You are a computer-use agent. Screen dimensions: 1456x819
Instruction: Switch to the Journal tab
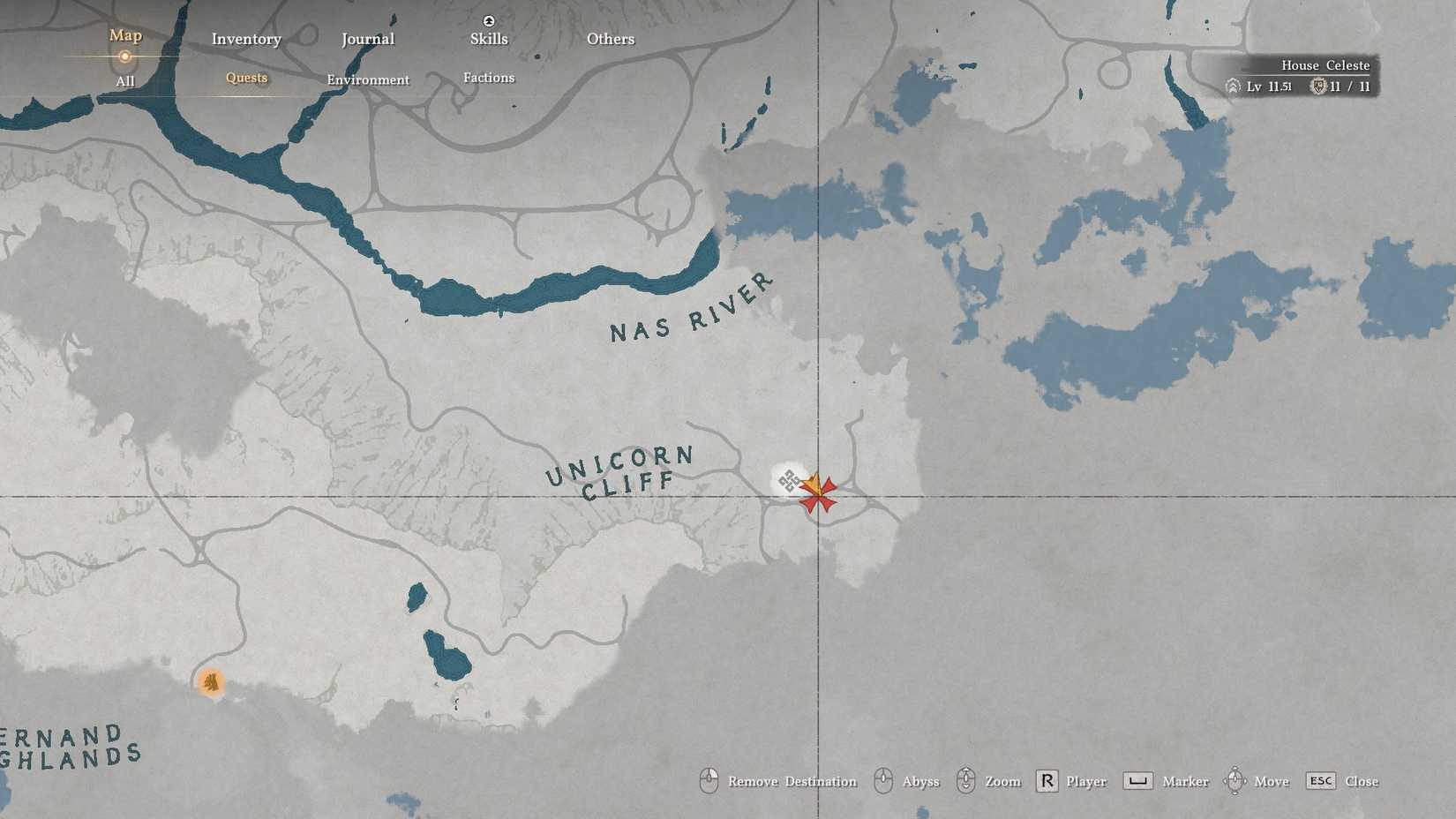tap(367, 39)
